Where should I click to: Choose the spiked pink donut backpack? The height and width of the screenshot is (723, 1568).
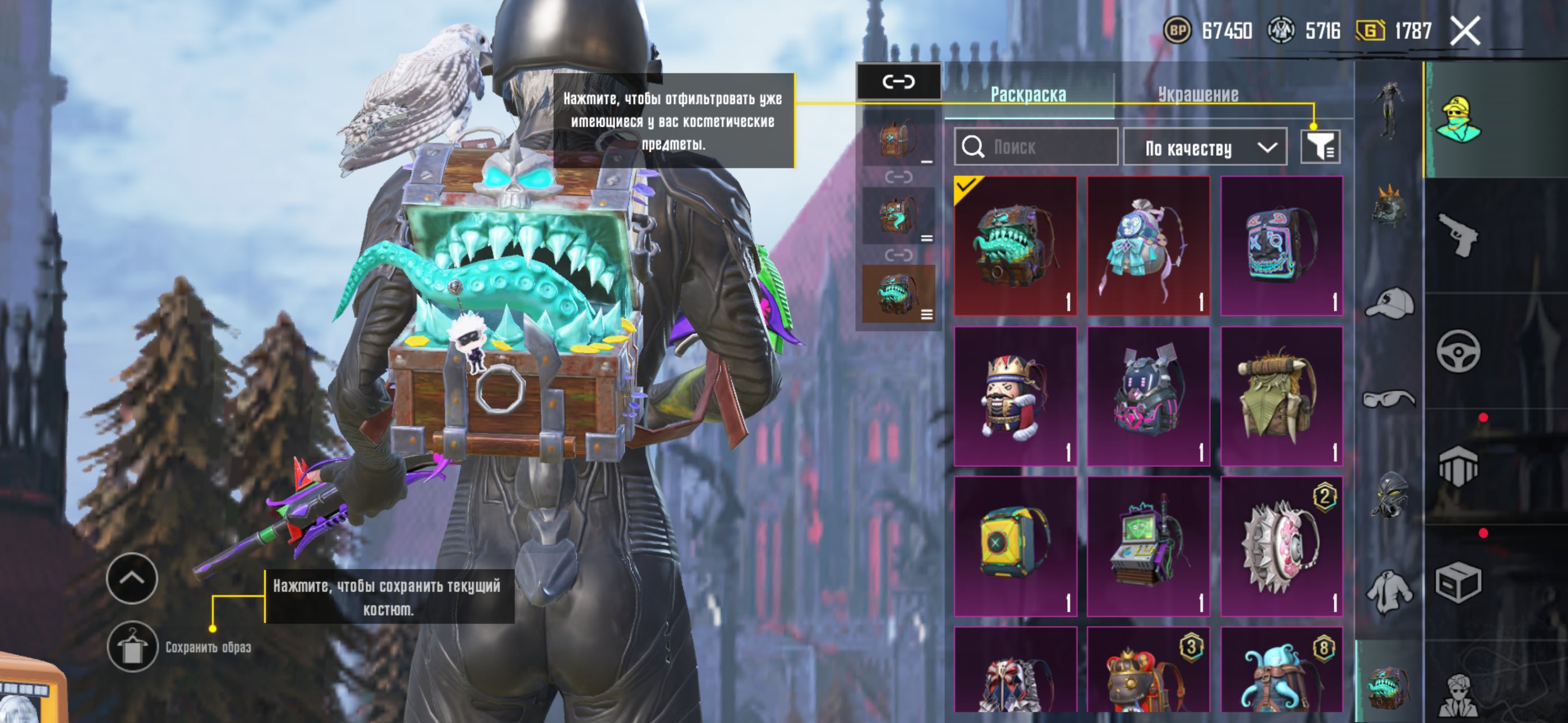[x=1281, y=546]
